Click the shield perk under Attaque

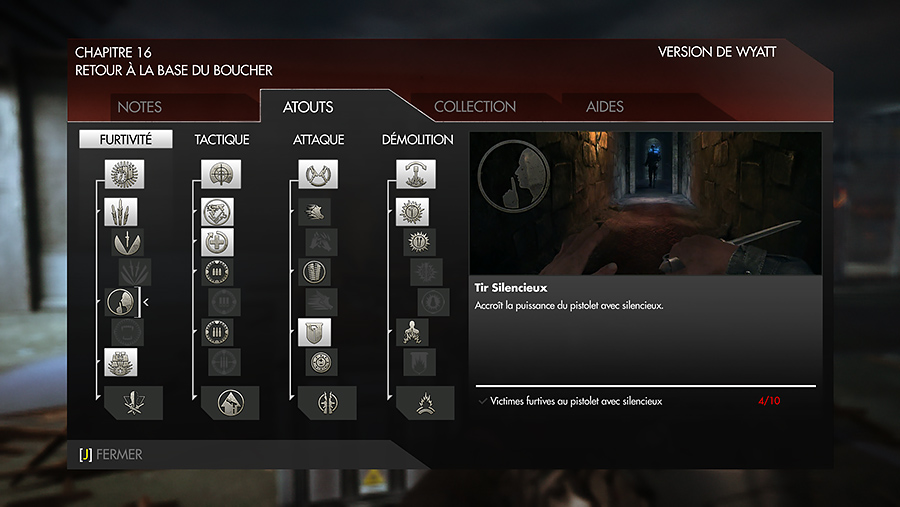pos(315,332)
